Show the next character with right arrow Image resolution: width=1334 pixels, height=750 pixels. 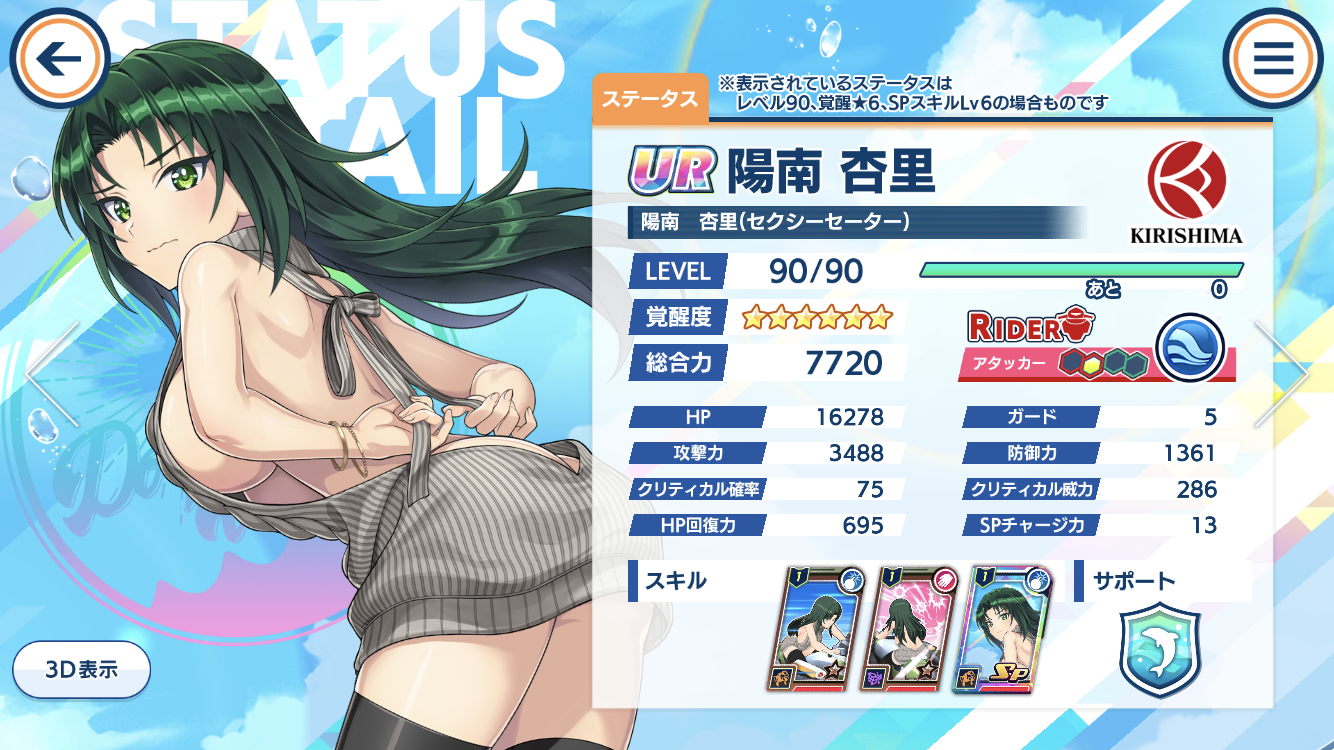(x=1284, y=372)
